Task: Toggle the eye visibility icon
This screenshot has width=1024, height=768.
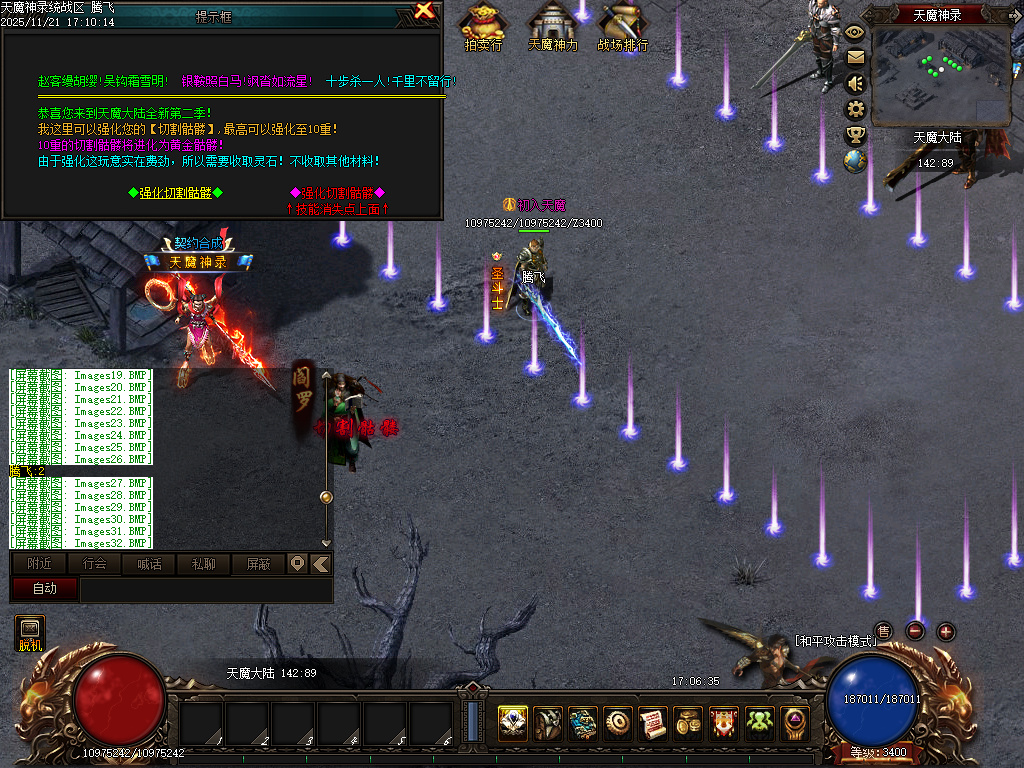Action: tap(856, 32)
